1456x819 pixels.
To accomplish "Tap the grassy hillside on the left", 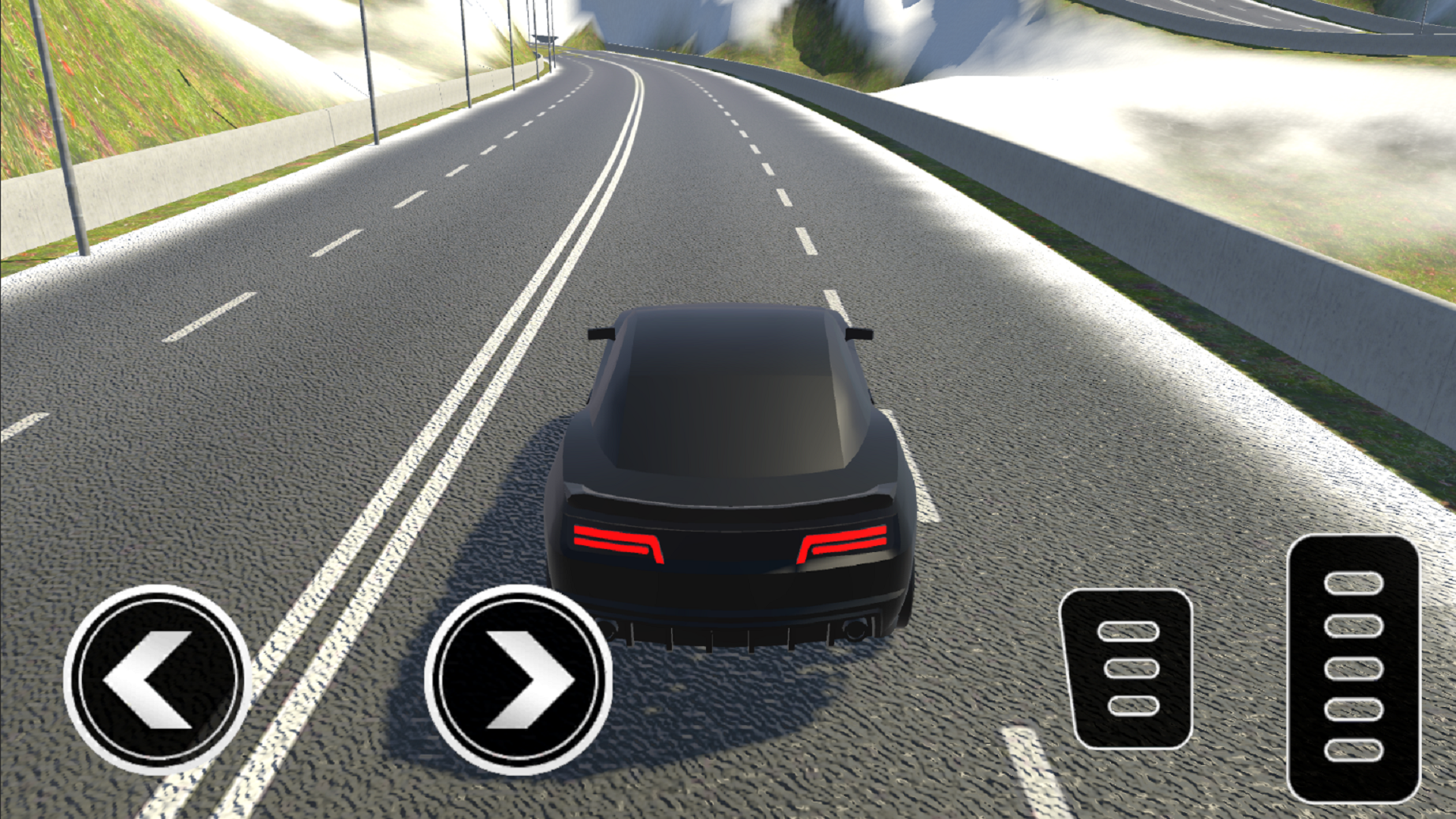I will pos(114,76).
